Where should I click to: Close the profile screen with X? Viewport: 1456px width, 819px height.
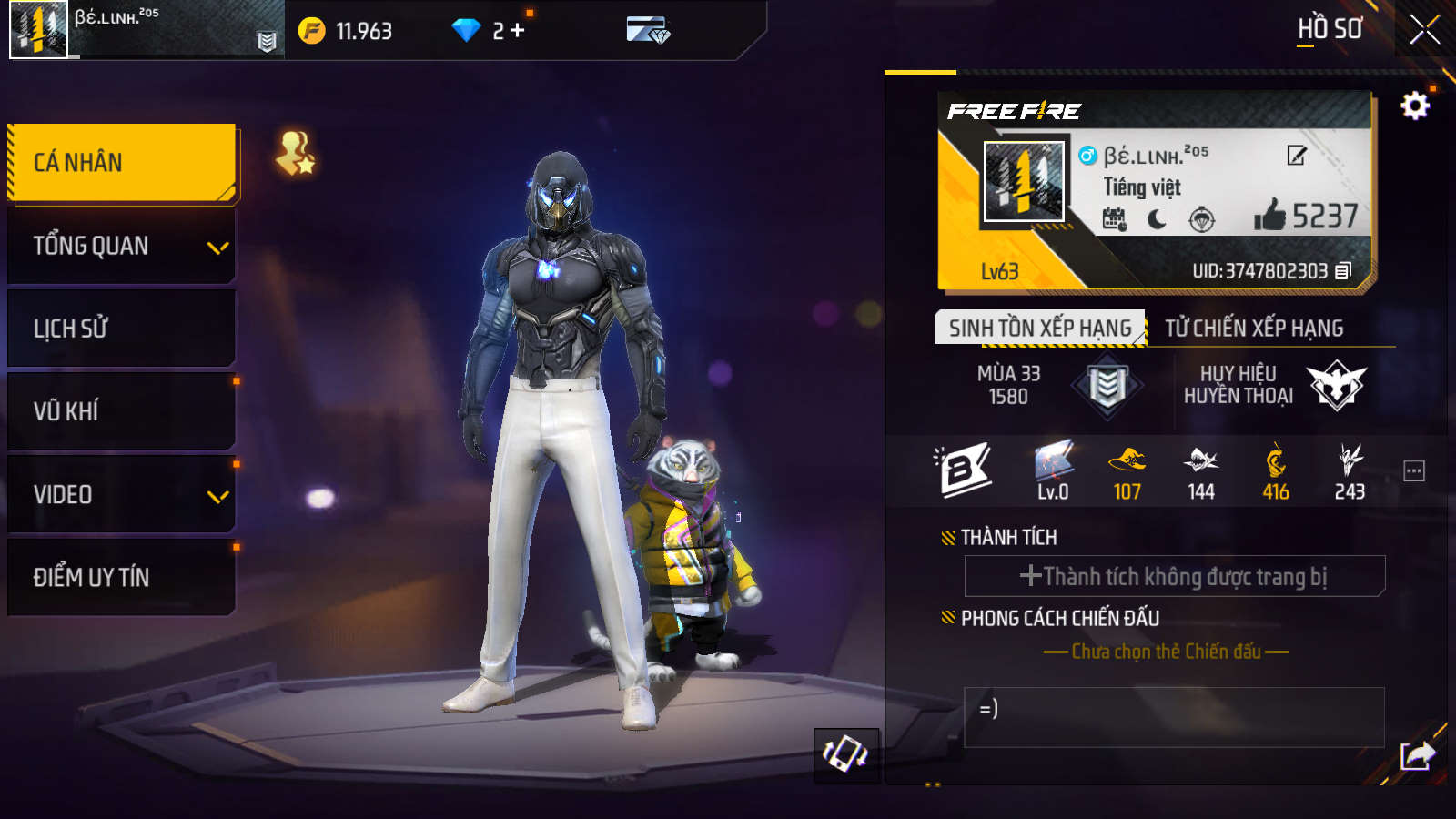tap(1424, 29)
